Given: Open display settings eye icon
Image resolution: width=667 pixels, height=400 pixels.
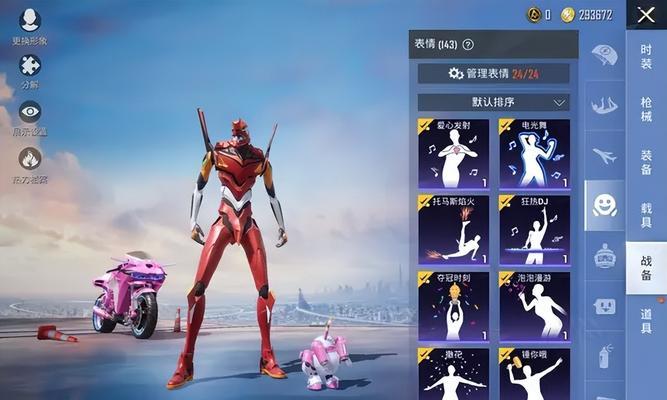Looking at the screenshot, I should pyautogui.click(x=30, y=113).
